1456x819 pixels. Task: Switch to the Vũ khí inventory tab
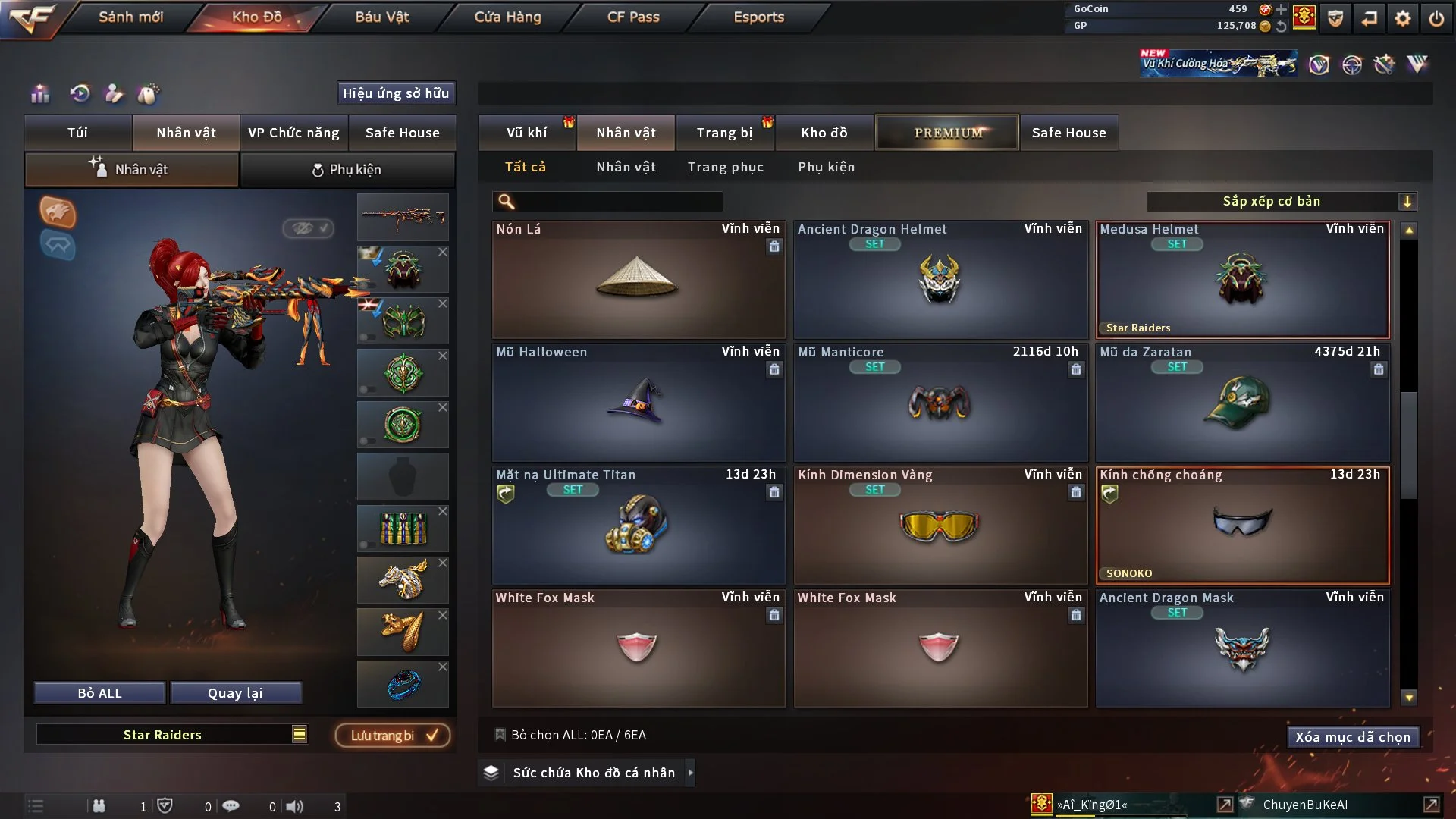click(526, 133)
